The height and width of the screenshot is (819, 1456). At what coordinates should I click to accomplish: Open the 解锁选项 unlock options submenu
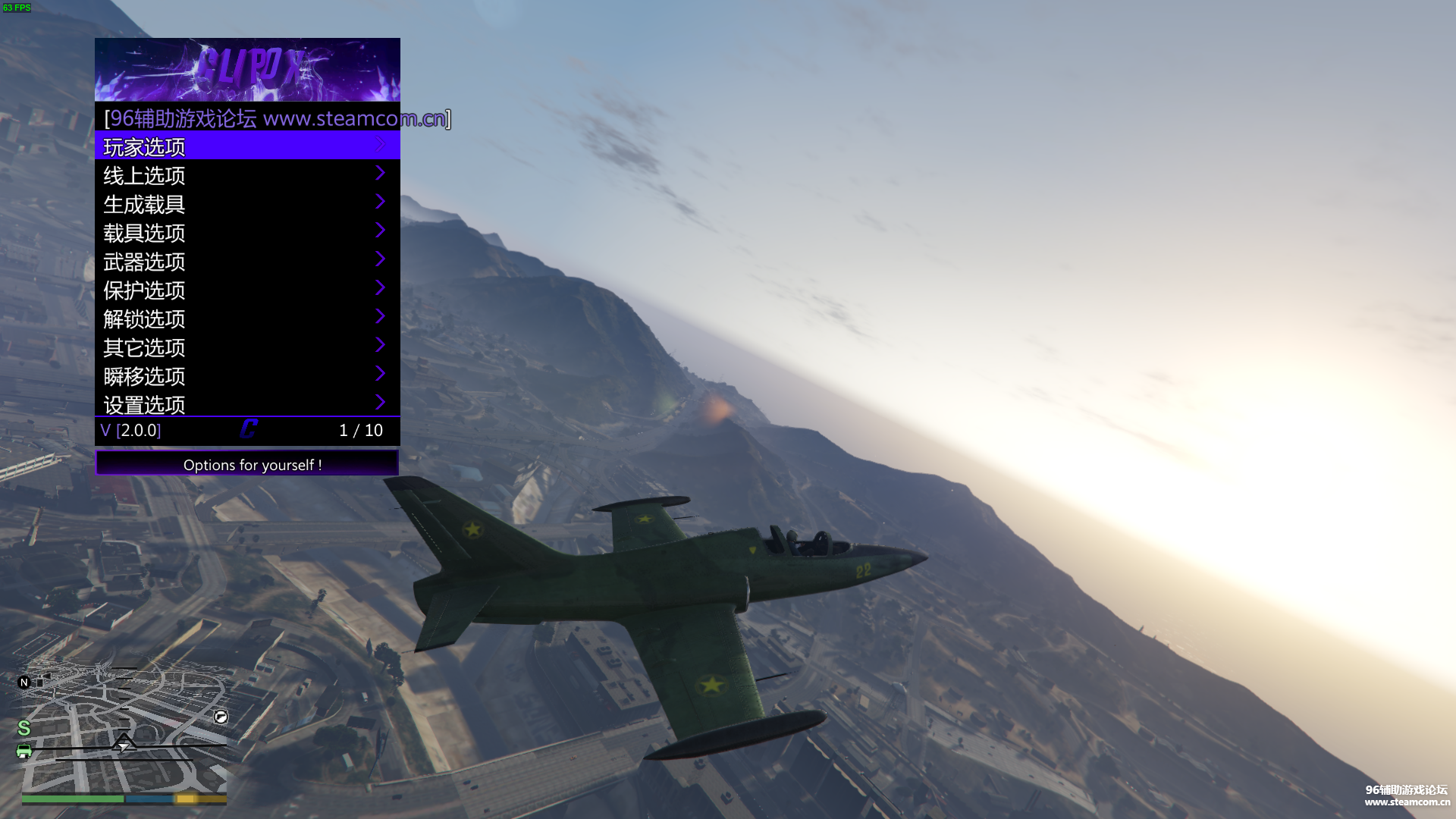pos(247,318)
